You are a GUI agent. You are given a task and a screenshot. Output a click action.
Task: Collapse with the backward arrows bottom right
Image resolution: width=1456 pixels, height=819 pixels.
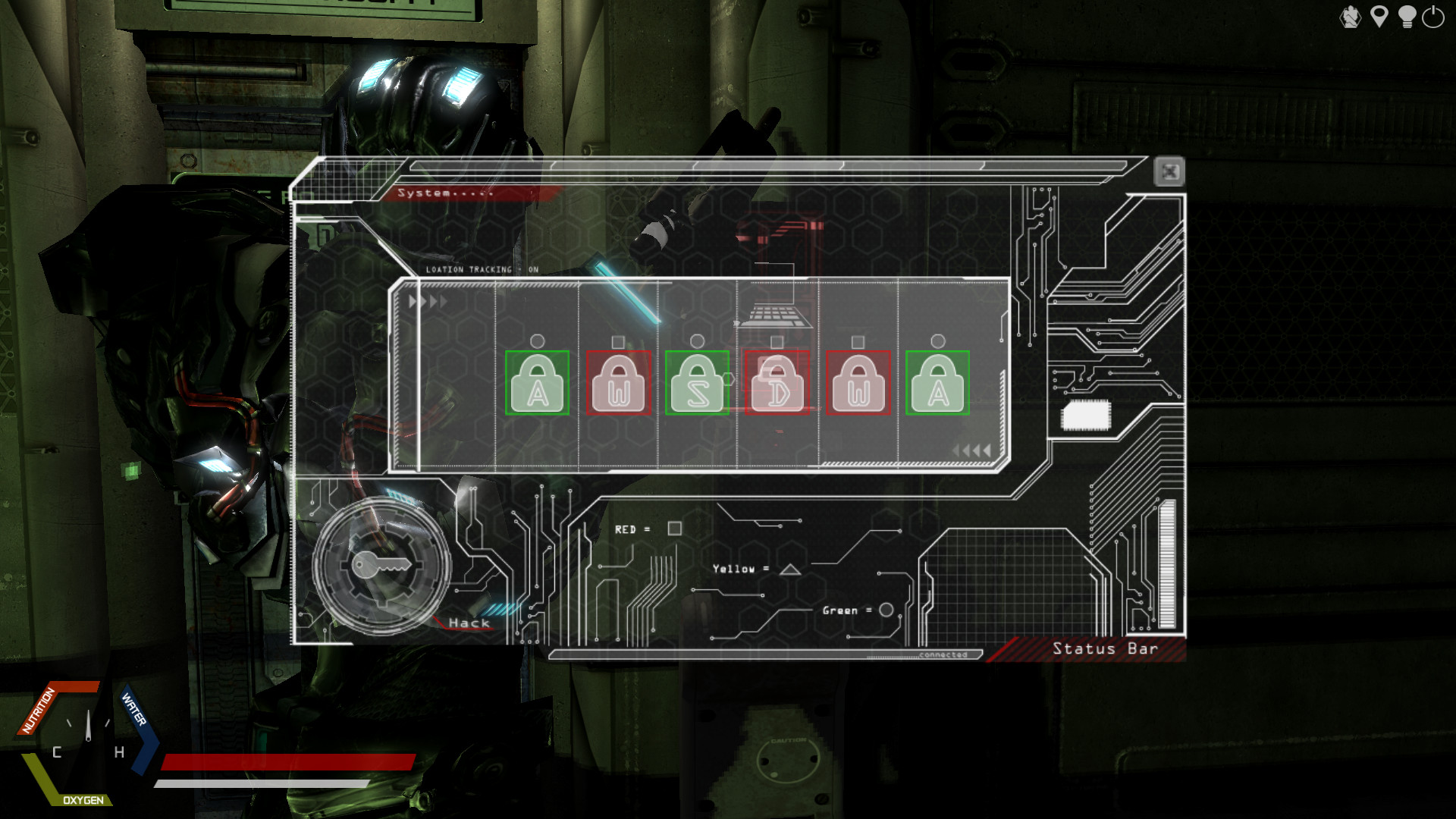(x=973, y=450)
